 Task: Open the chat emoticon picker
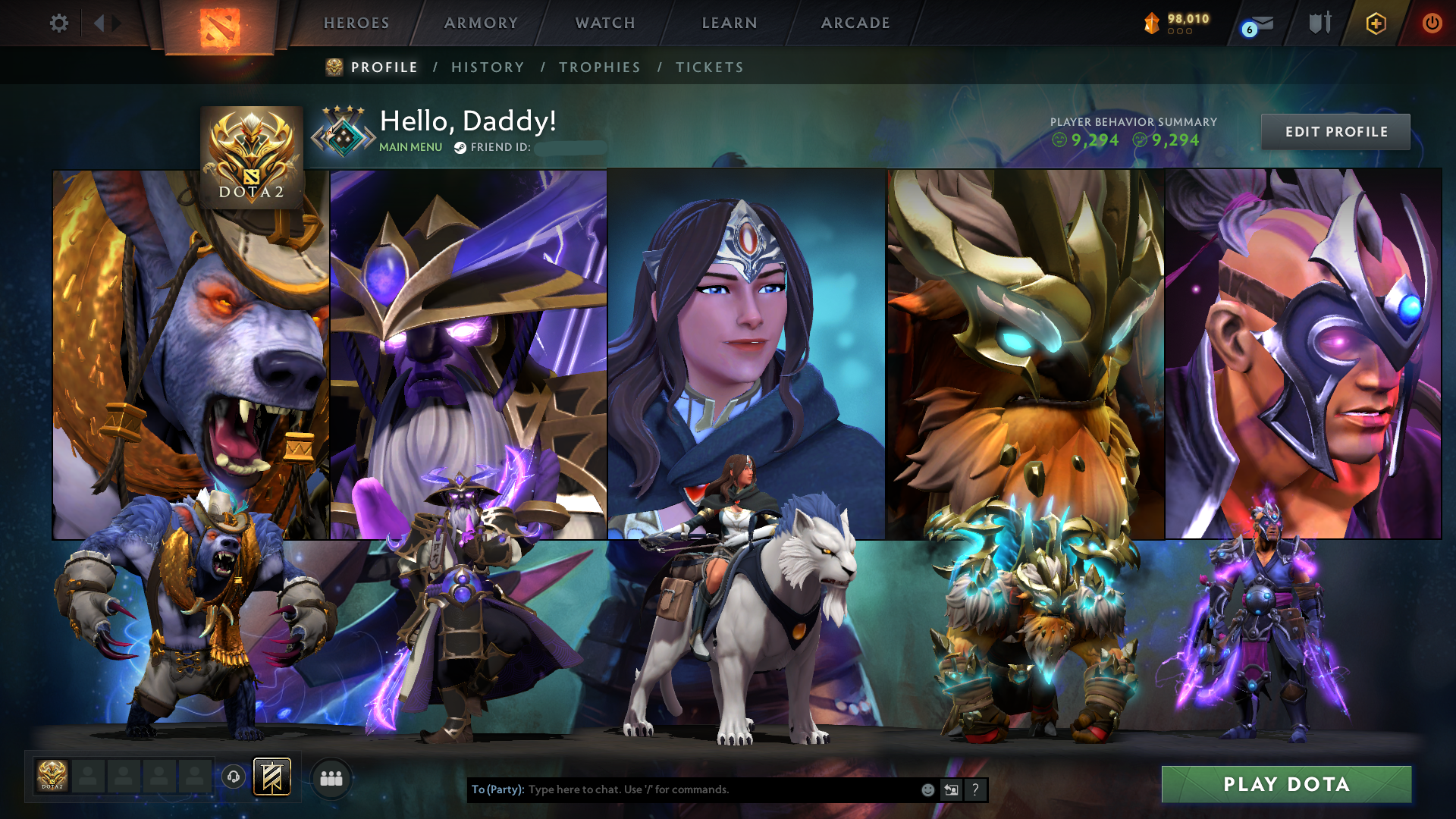[927, 789]
